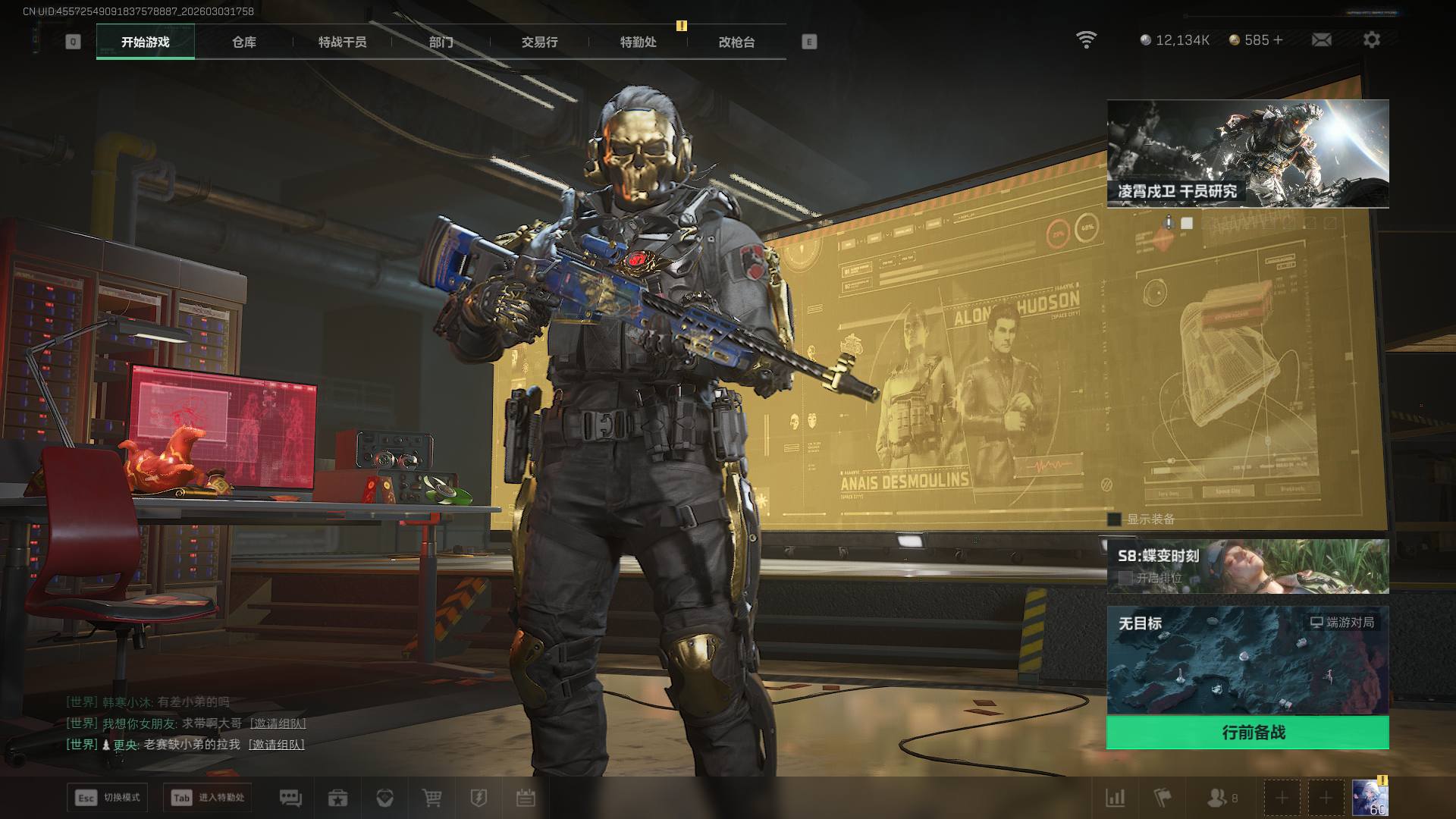This screenshot has width=1456, height=819.
Task: Click the 行前备战 green button
Action: click(1247, 733)
